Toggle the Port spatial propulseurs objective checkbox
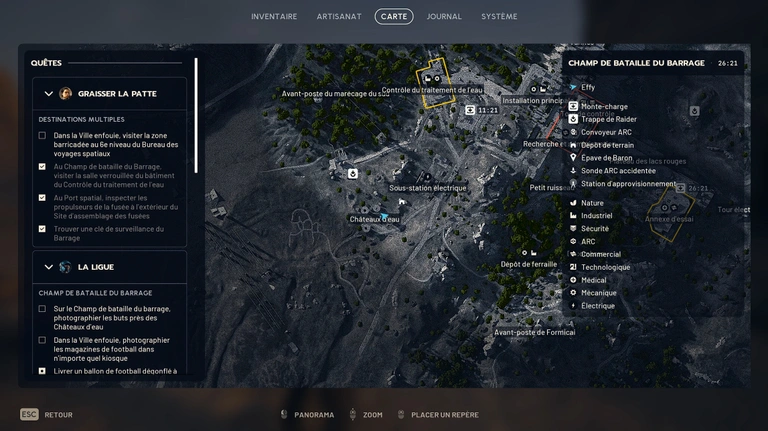 (42, 198)
